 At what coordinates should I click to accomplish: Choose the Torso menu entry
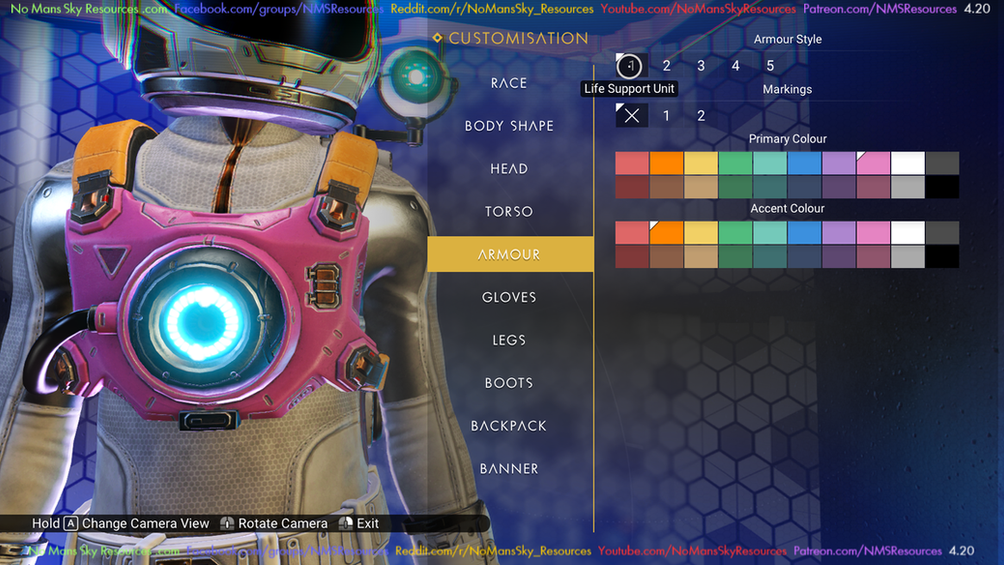click(x=509, y=212)
